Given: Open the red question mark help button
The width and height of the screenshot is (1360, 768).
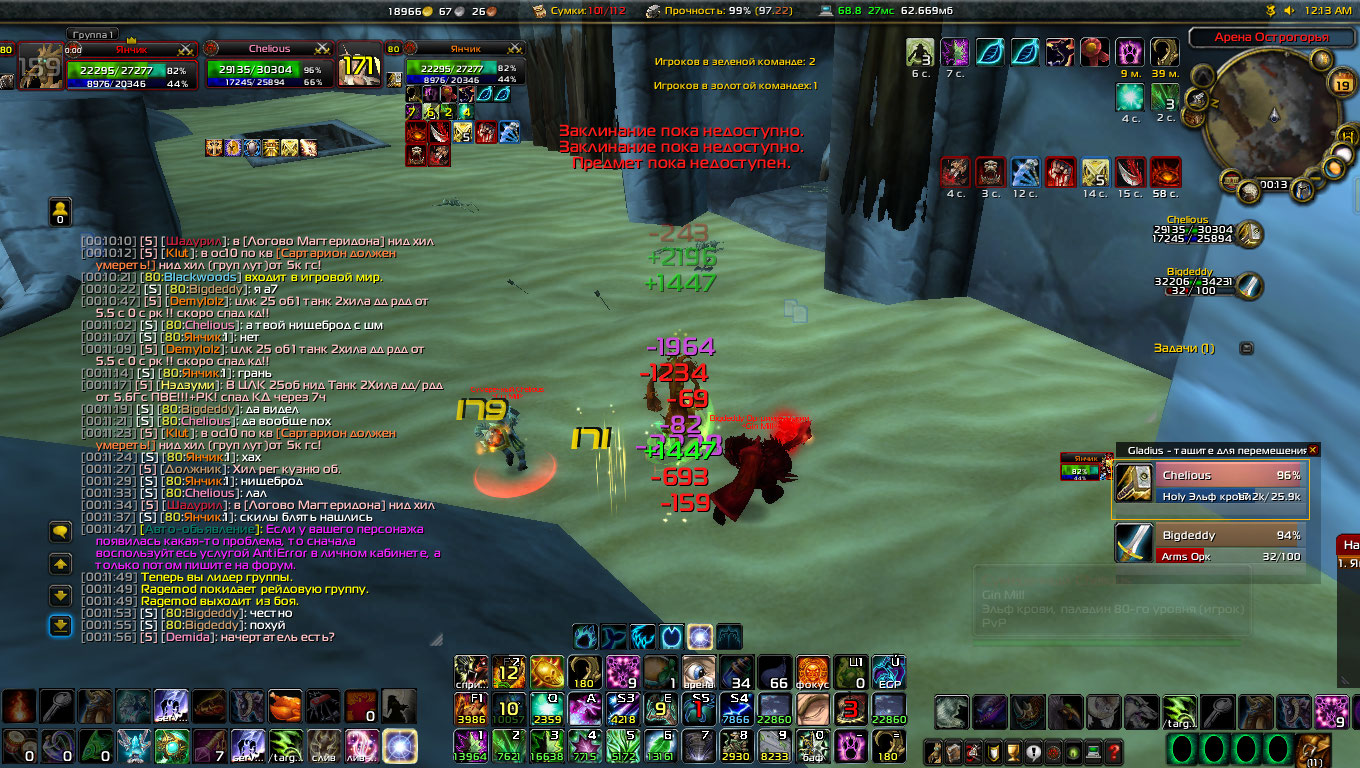Looking at the screenshot, I should pyautogui.click(x=1114, y=752).
